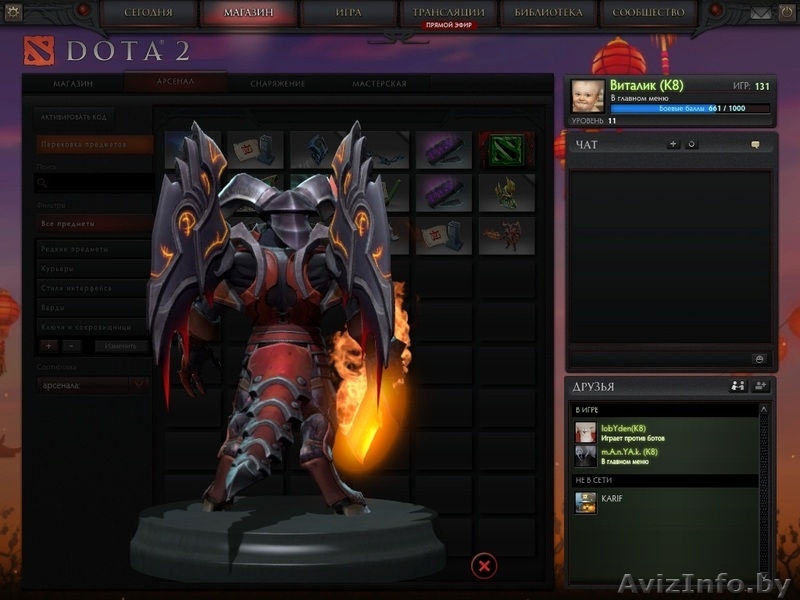Open the СЕГОДНЯ top menu tab
This screenshot has height=600, width=800.
coord(150,12)
